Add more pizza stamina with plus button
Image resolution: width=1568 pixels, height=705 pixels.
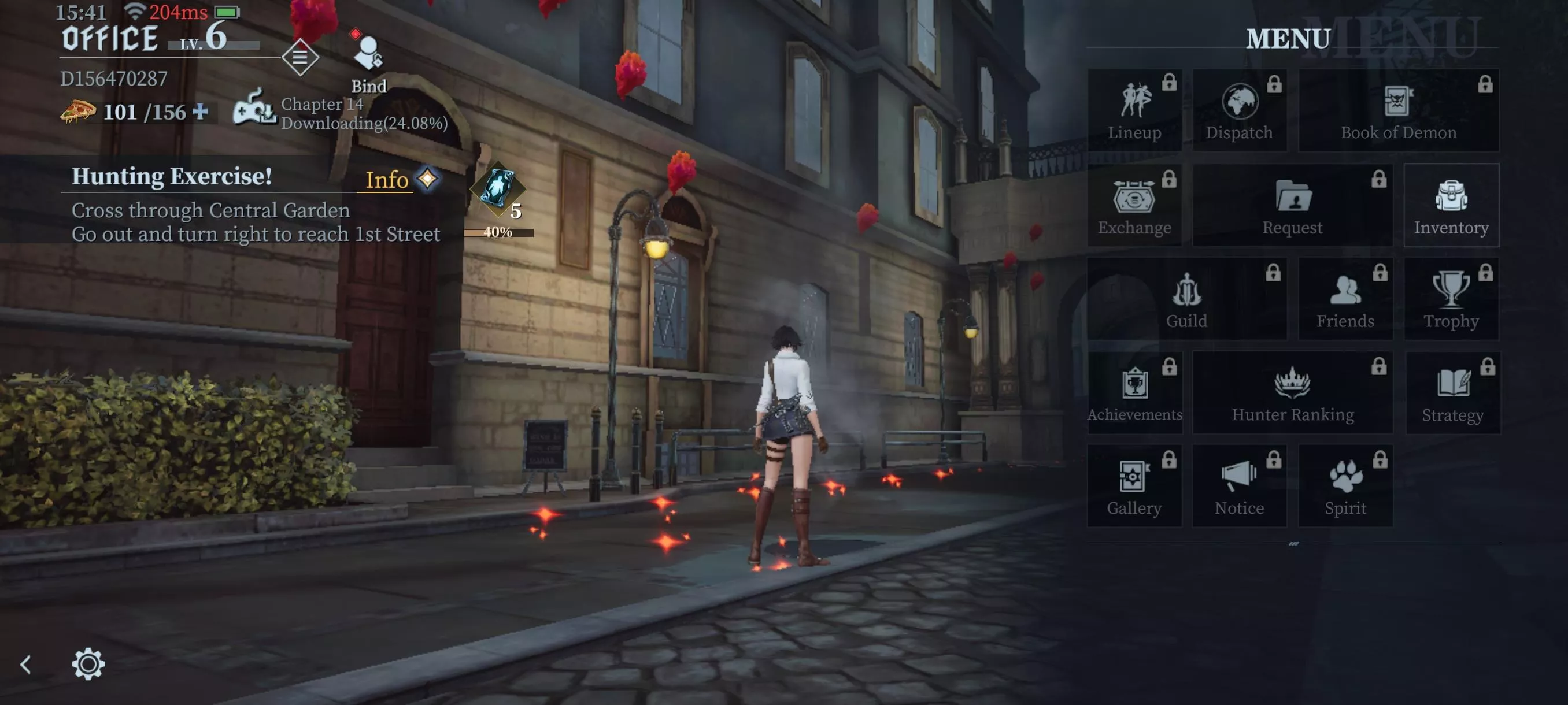200,112
